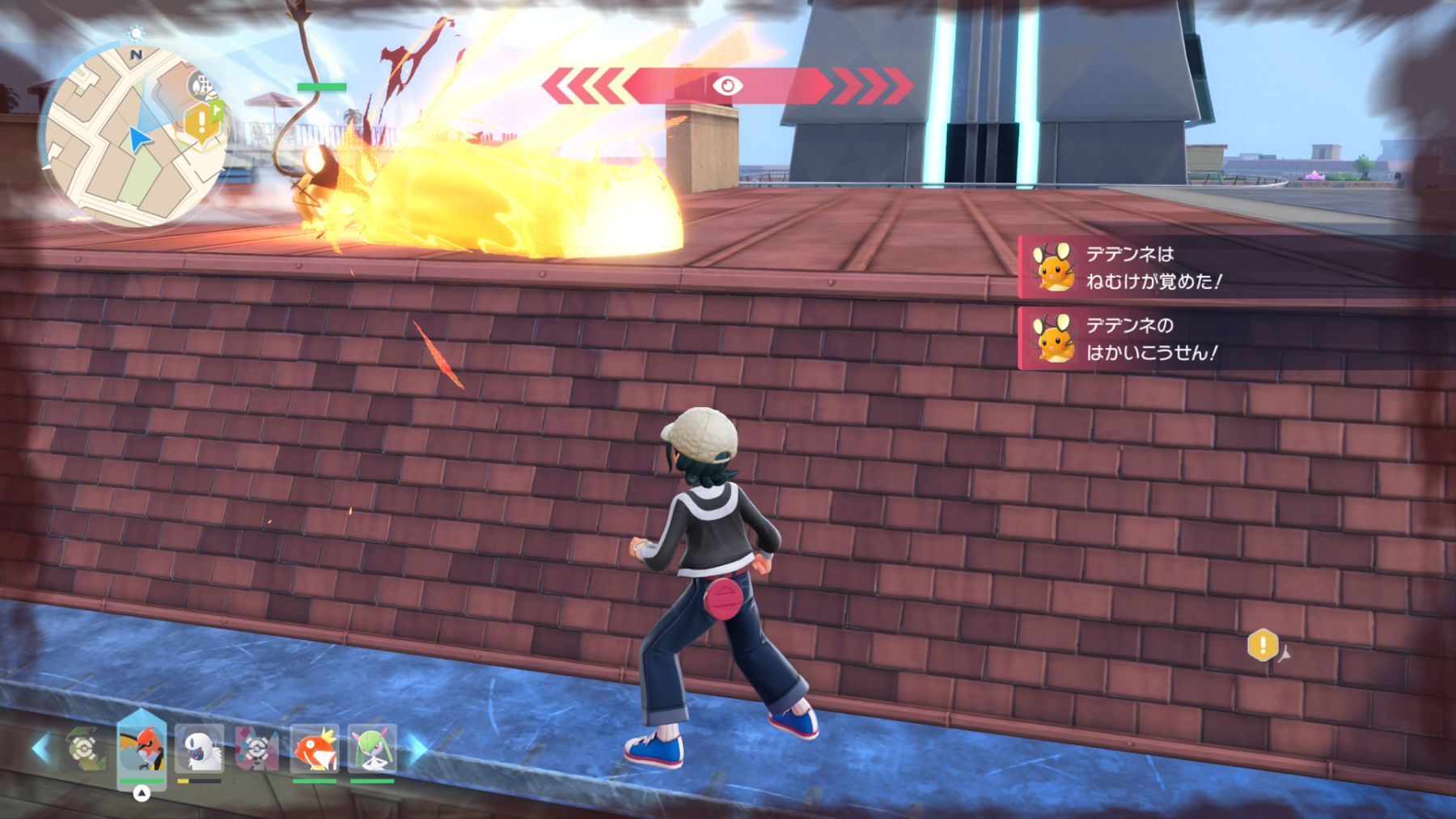
Task: Choose Magikarp from the party bar
Action: click(x=314, y=749)
